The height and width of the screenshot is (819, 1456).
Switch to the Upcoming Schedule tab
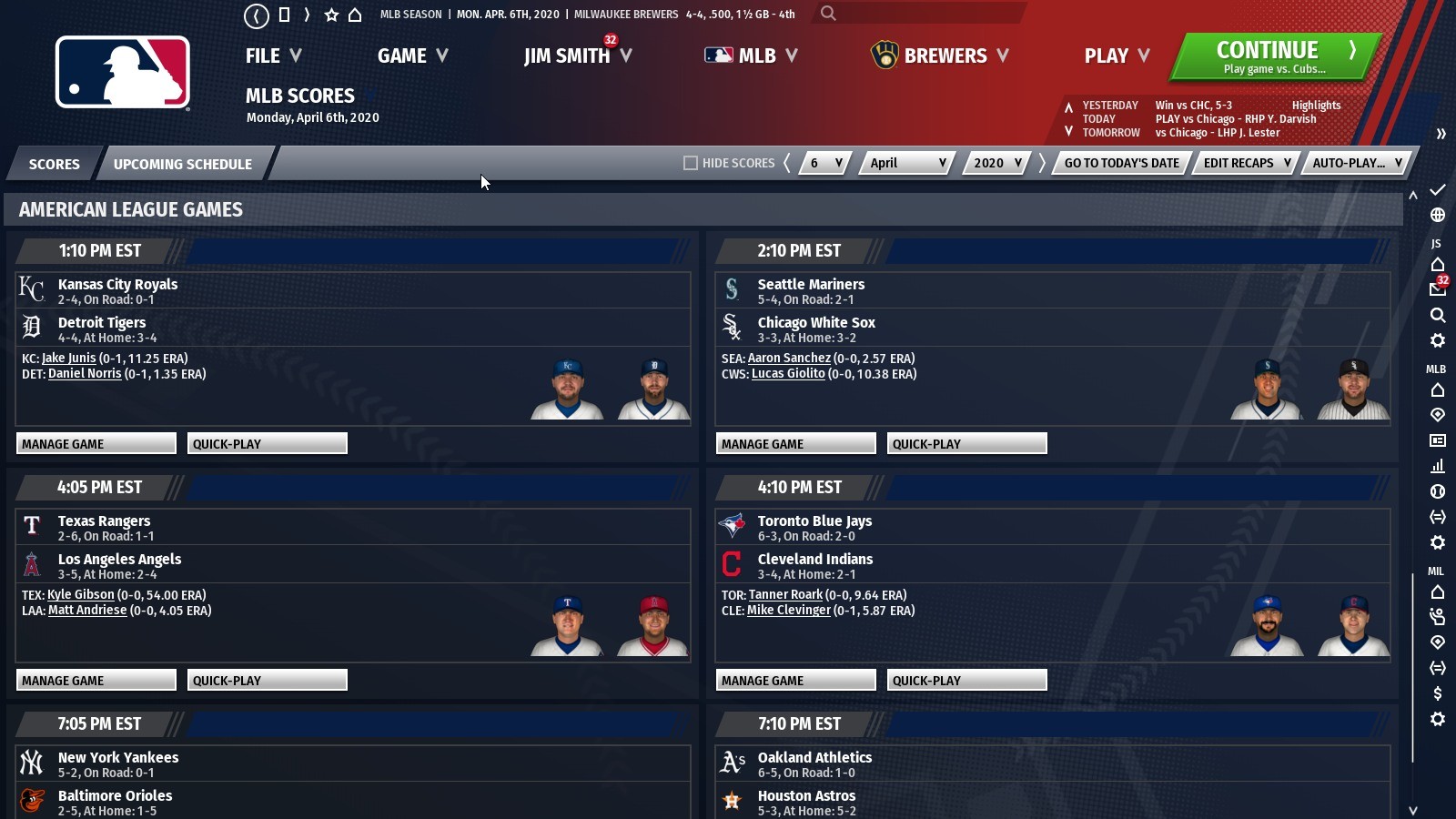tap(182, 164)
